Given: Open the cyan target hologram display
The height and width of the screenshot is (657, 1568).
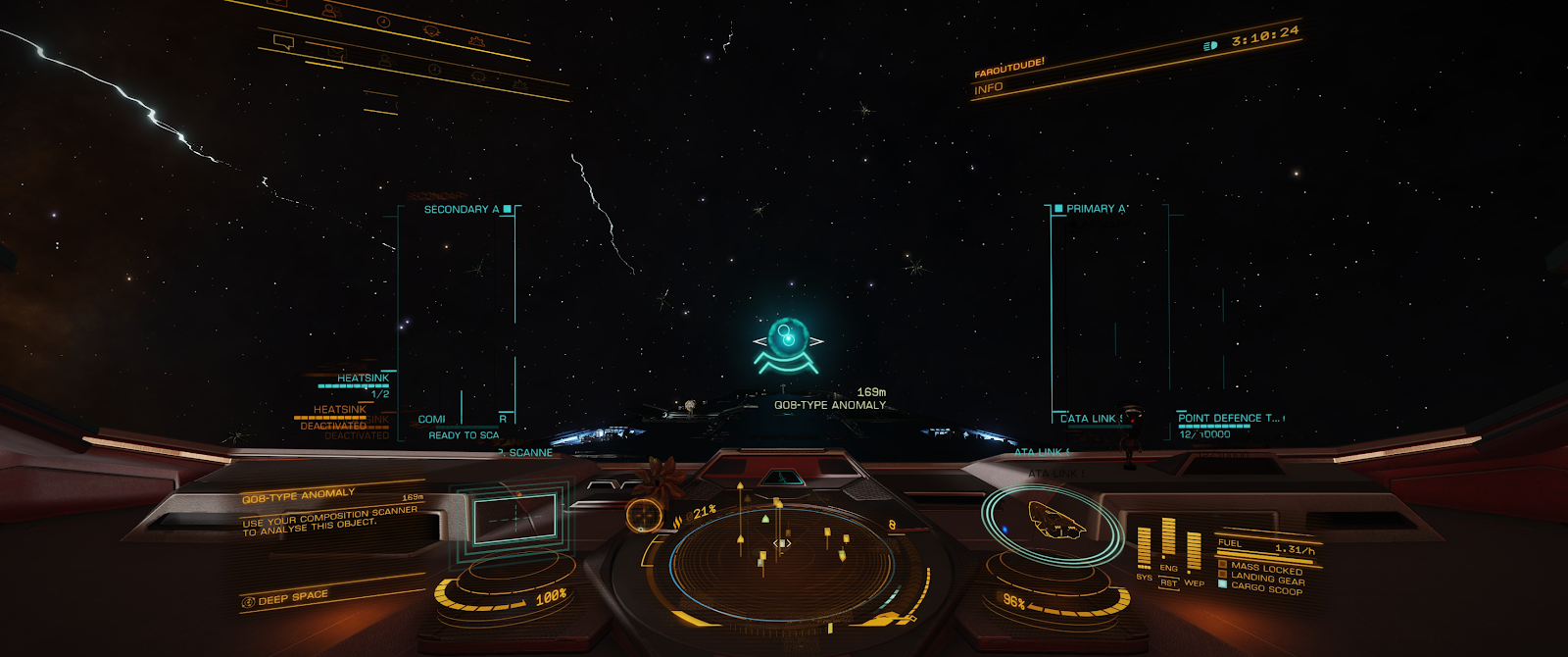Looking at the screenshot, I should [x=514, y=518].
